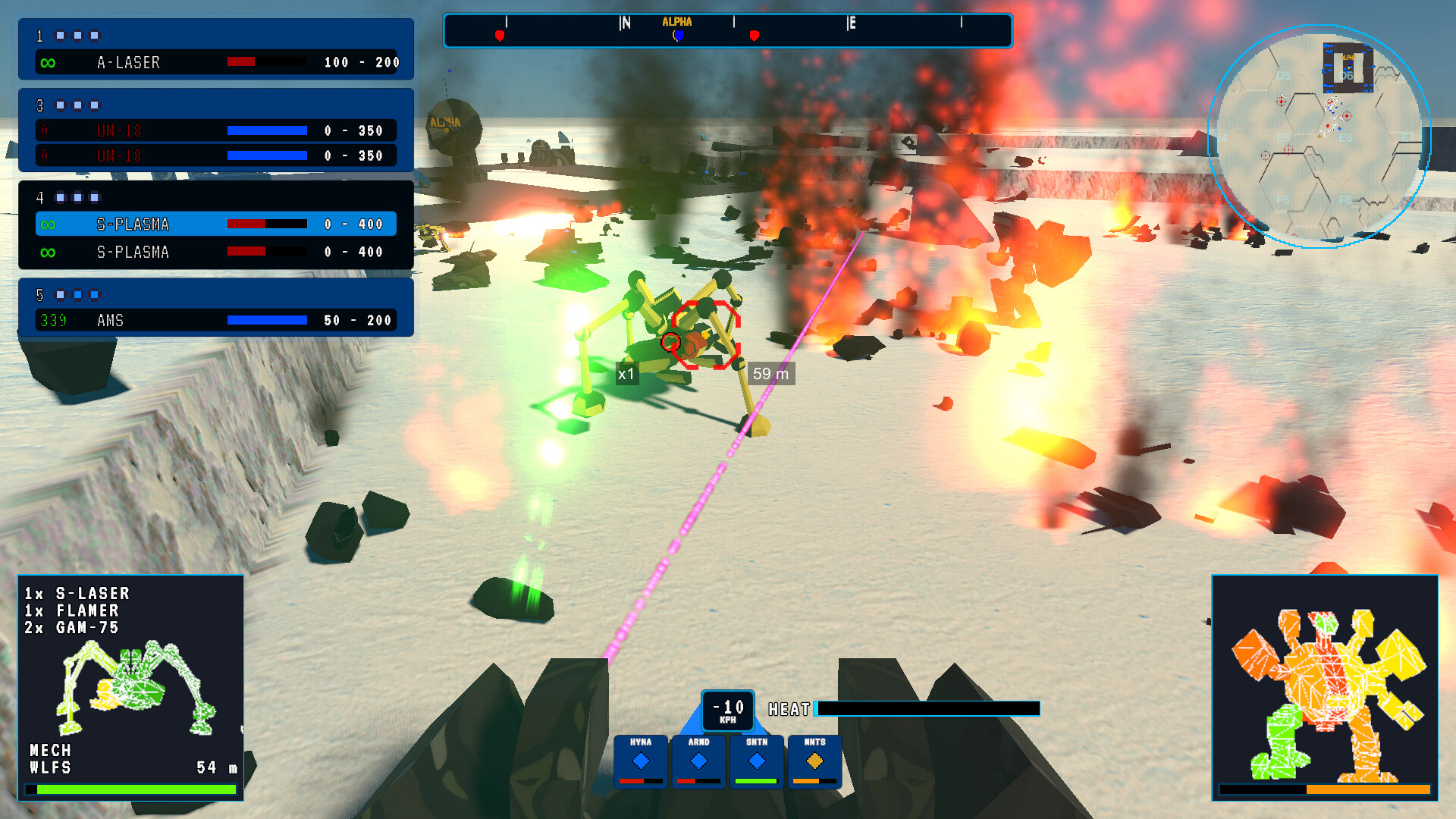The width and height of the screenshot is (1456, 819).
Task: Click the 59 m distance indicator
Action: pyautogui.click(x=771, y=374)
